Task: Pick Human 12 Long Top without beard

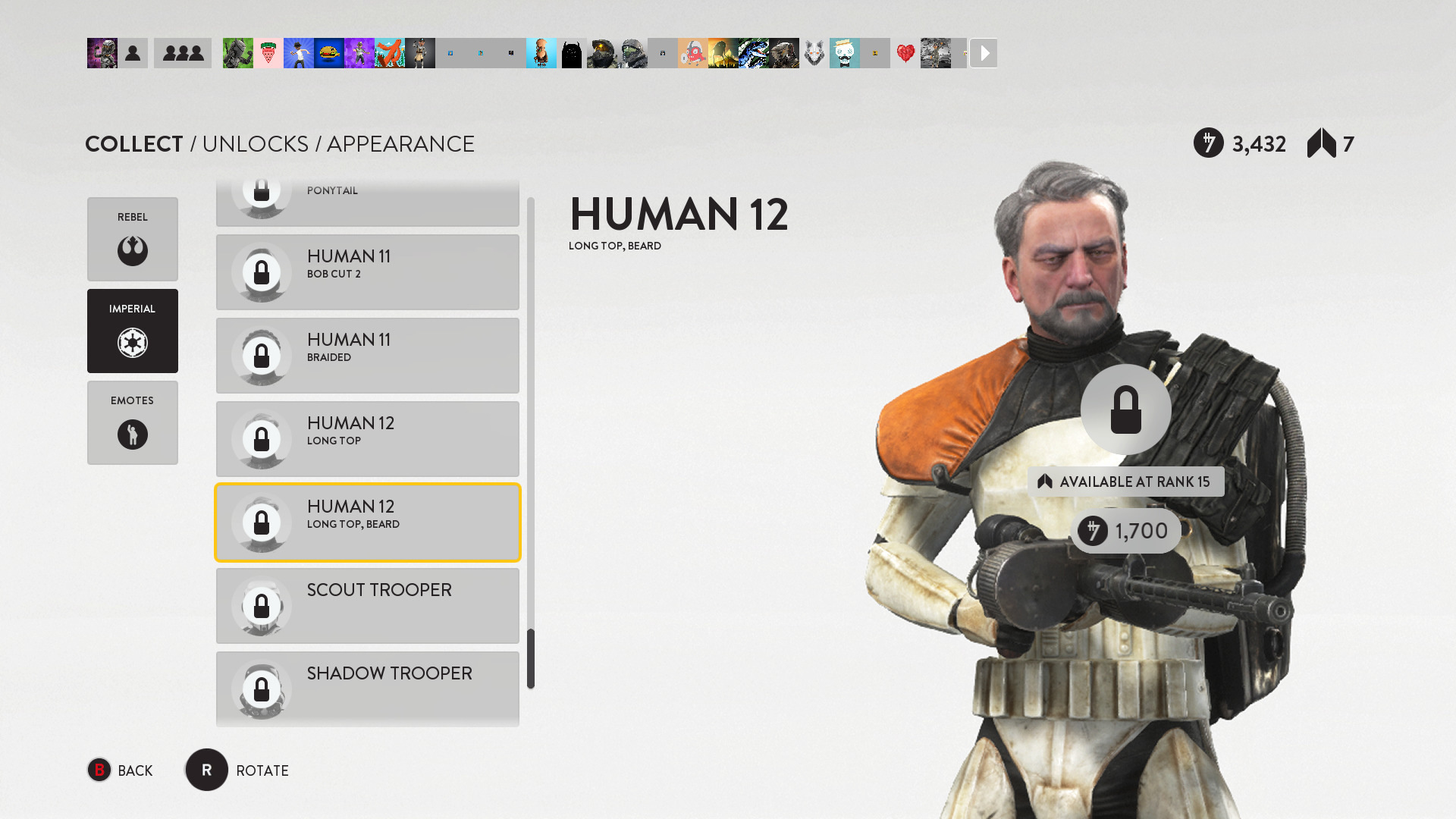Action: point(367,439)
